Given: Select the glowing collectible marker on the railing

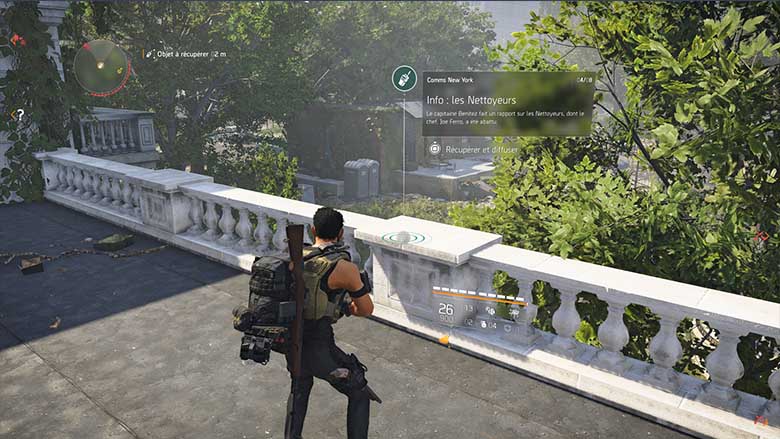Looking at the screenshot, I should 403,238.
